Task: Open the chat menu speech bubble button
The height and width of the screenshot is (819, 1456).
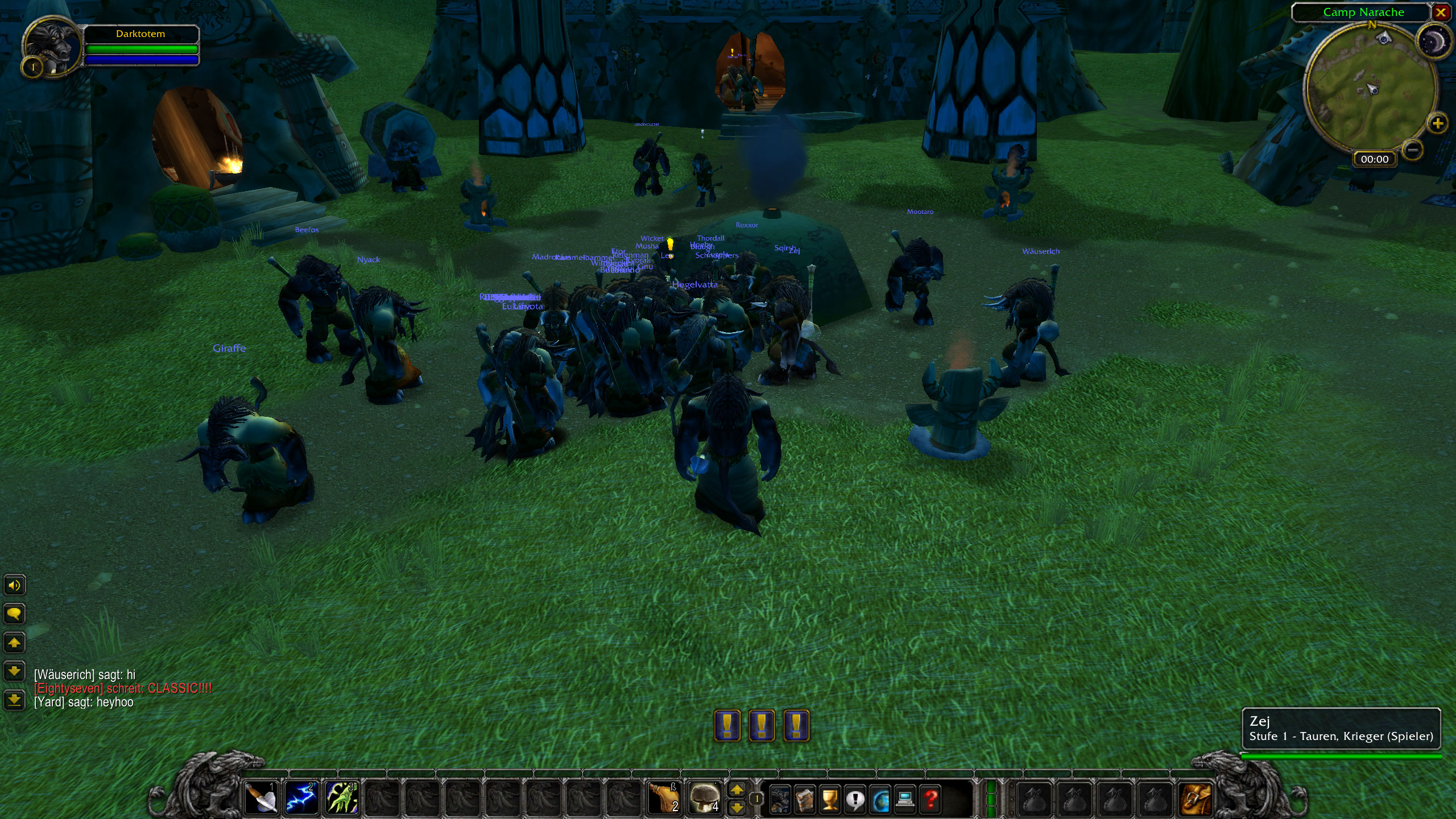Action: 14,614
